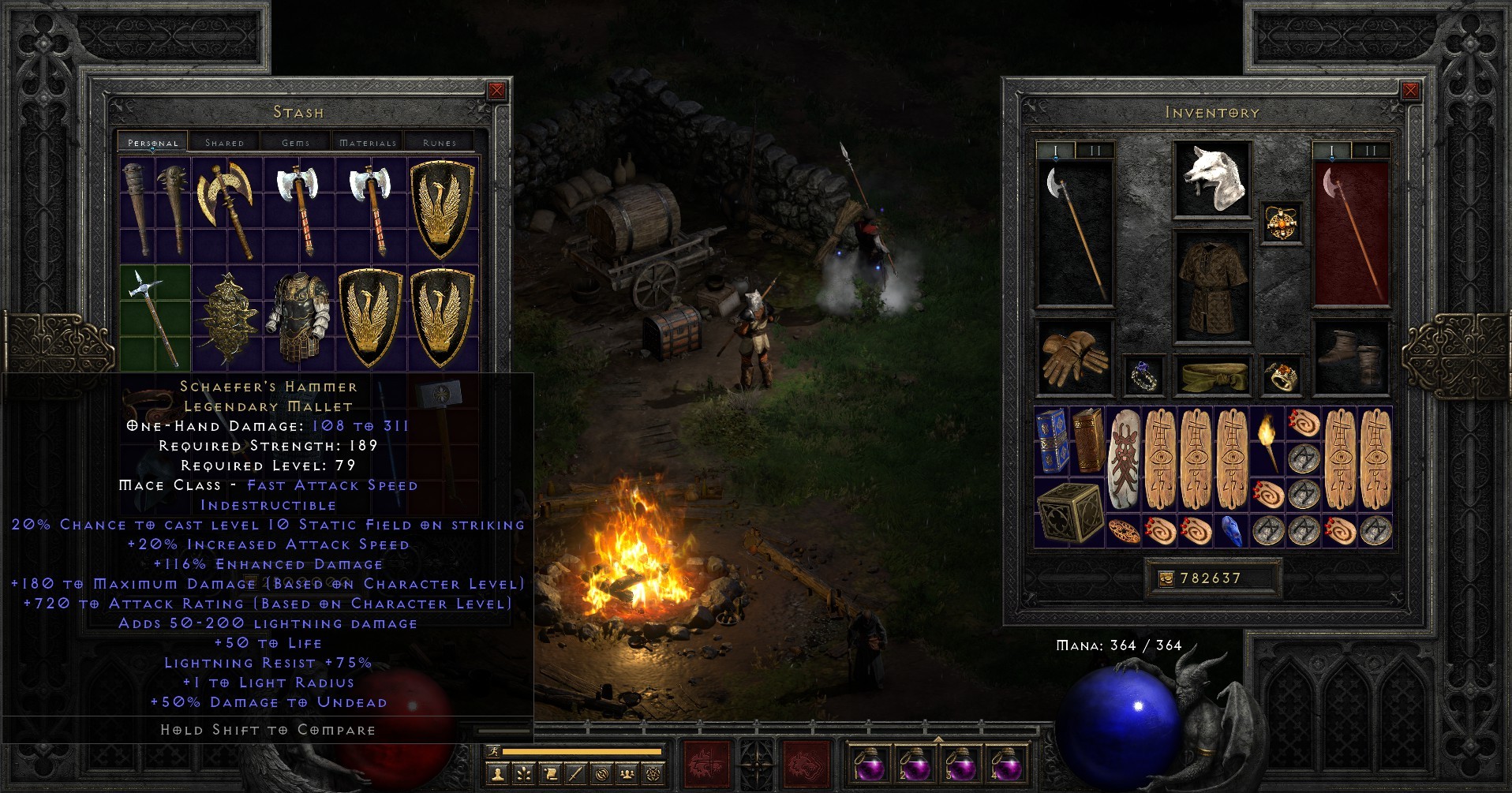Switch to the Shared stash tab
Screen dimensions: 1512x793
[223, 142]
